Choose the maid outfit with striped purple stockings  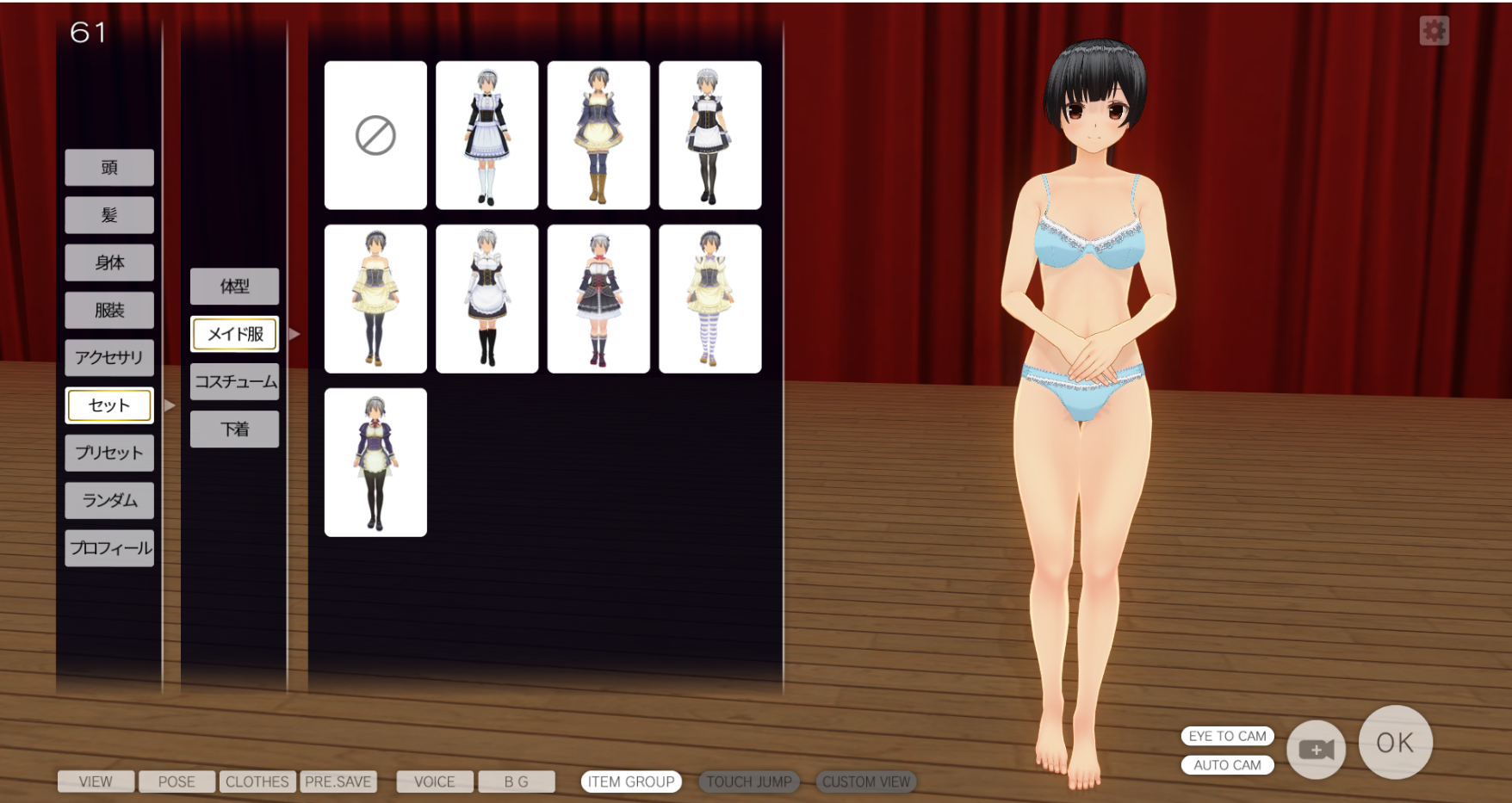(x=710, y=299)
